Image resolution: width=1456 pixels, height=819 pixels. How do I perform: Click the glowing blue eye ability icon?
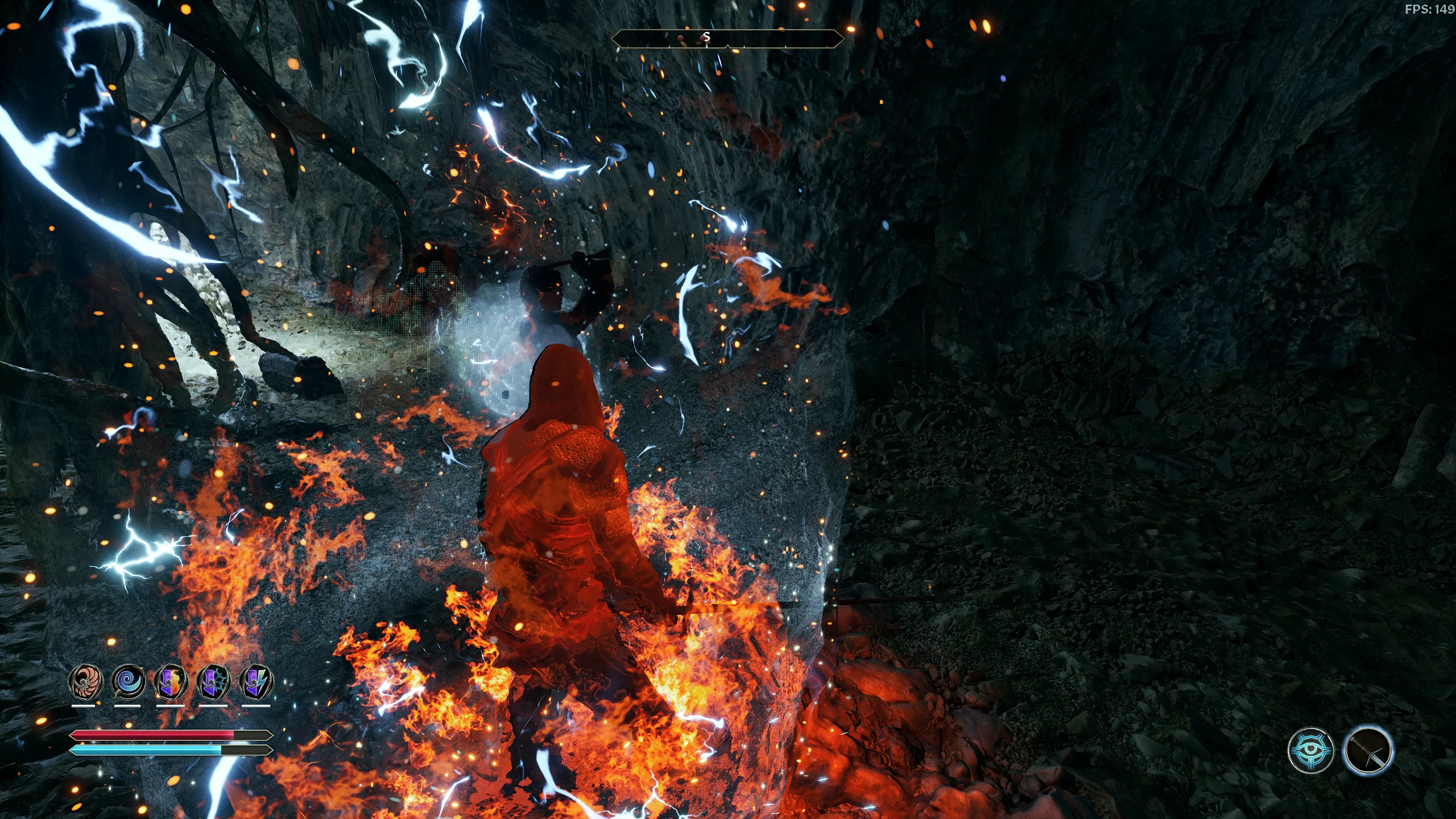click(1310, 750)
